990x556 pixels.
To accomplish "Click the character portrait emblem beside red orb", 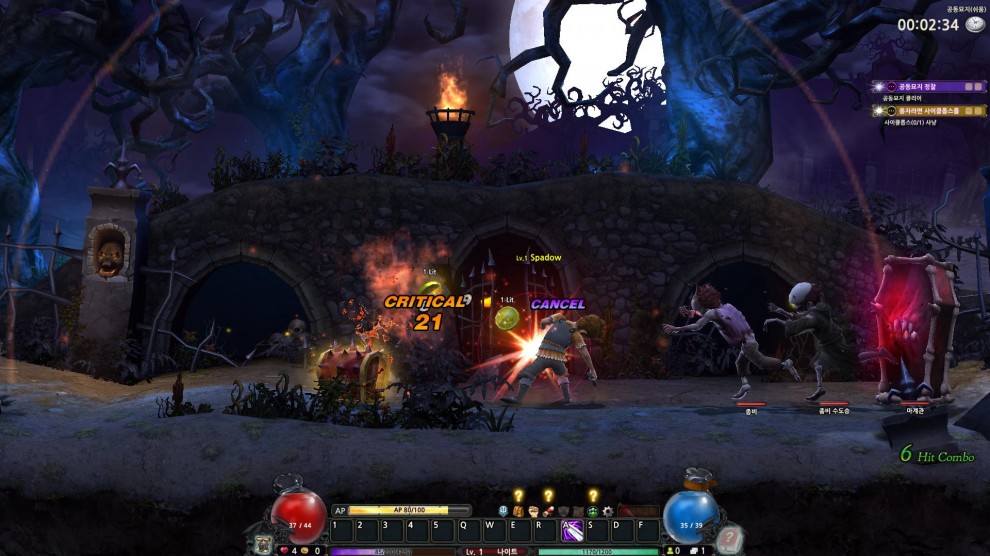I will [261, 543].
